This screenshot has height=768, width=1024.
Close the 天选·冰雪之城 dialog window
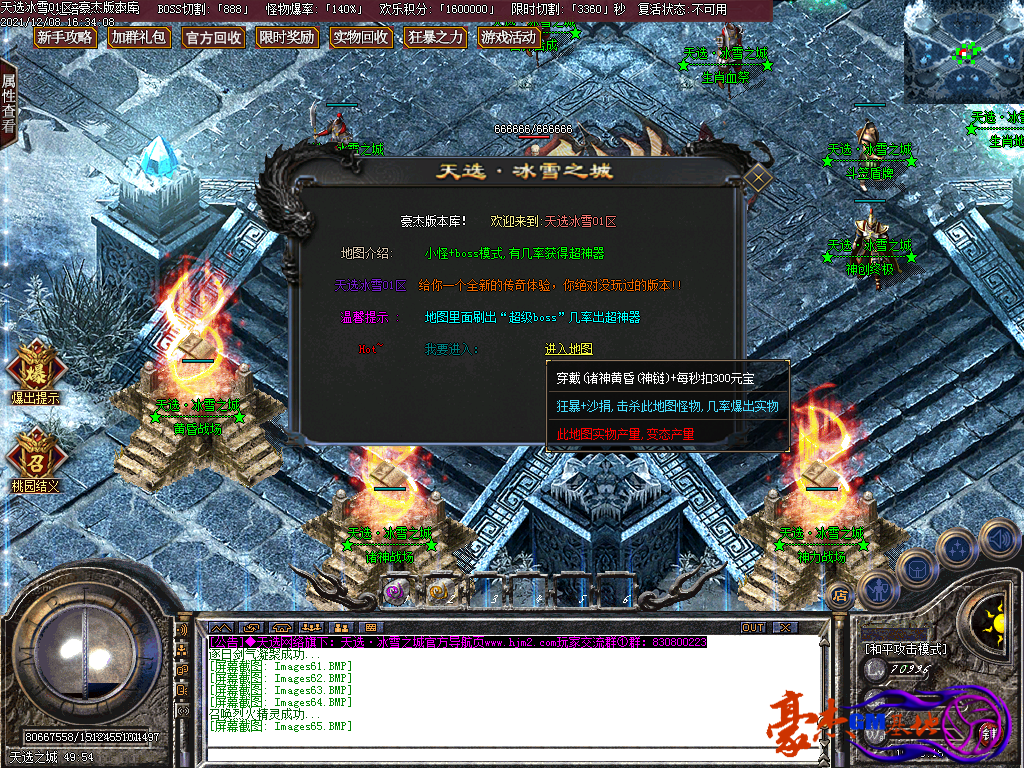[757, 179]
